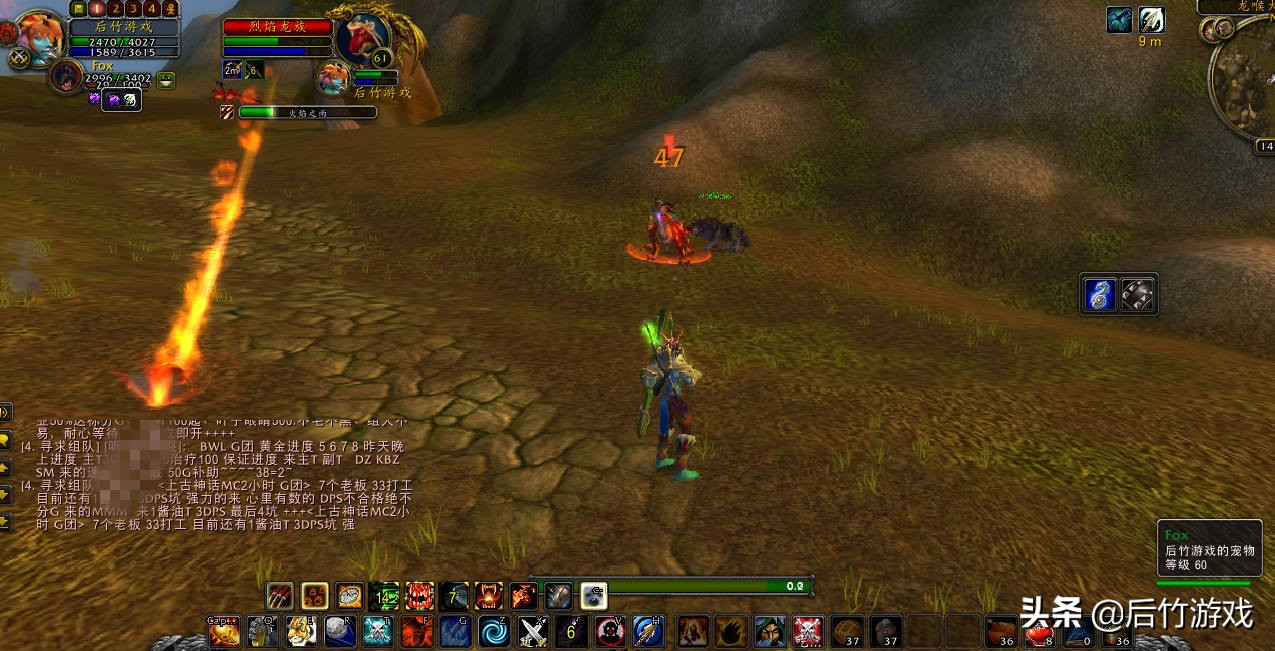Activate the pet claw attack ability
Viewport: 1275px width, 651px height.
[281, 596]
